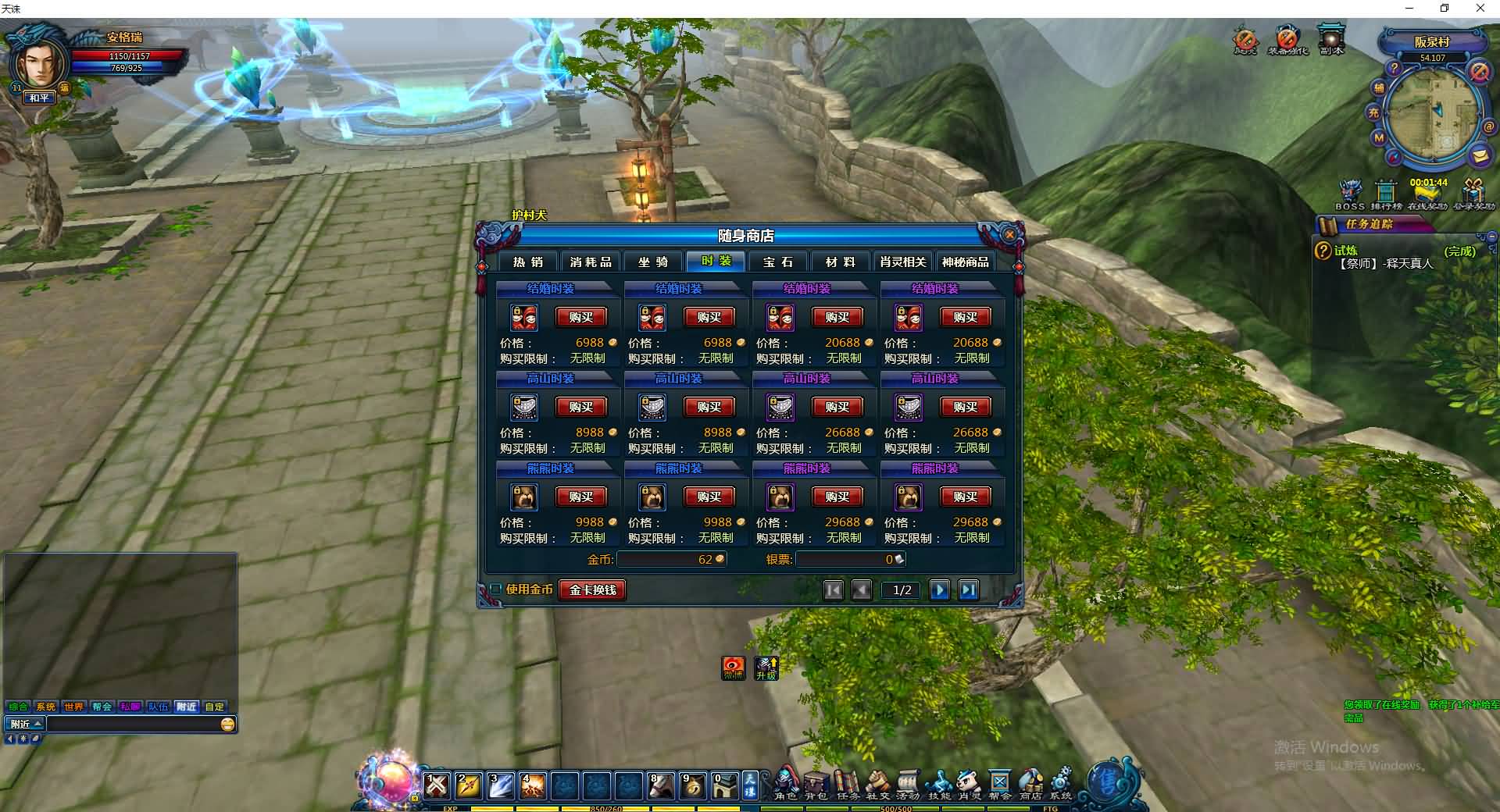The height and width of the screenshot is (812, 1500).
Task: Open the 排行榜 ranking board
Action: (1386, 193)
